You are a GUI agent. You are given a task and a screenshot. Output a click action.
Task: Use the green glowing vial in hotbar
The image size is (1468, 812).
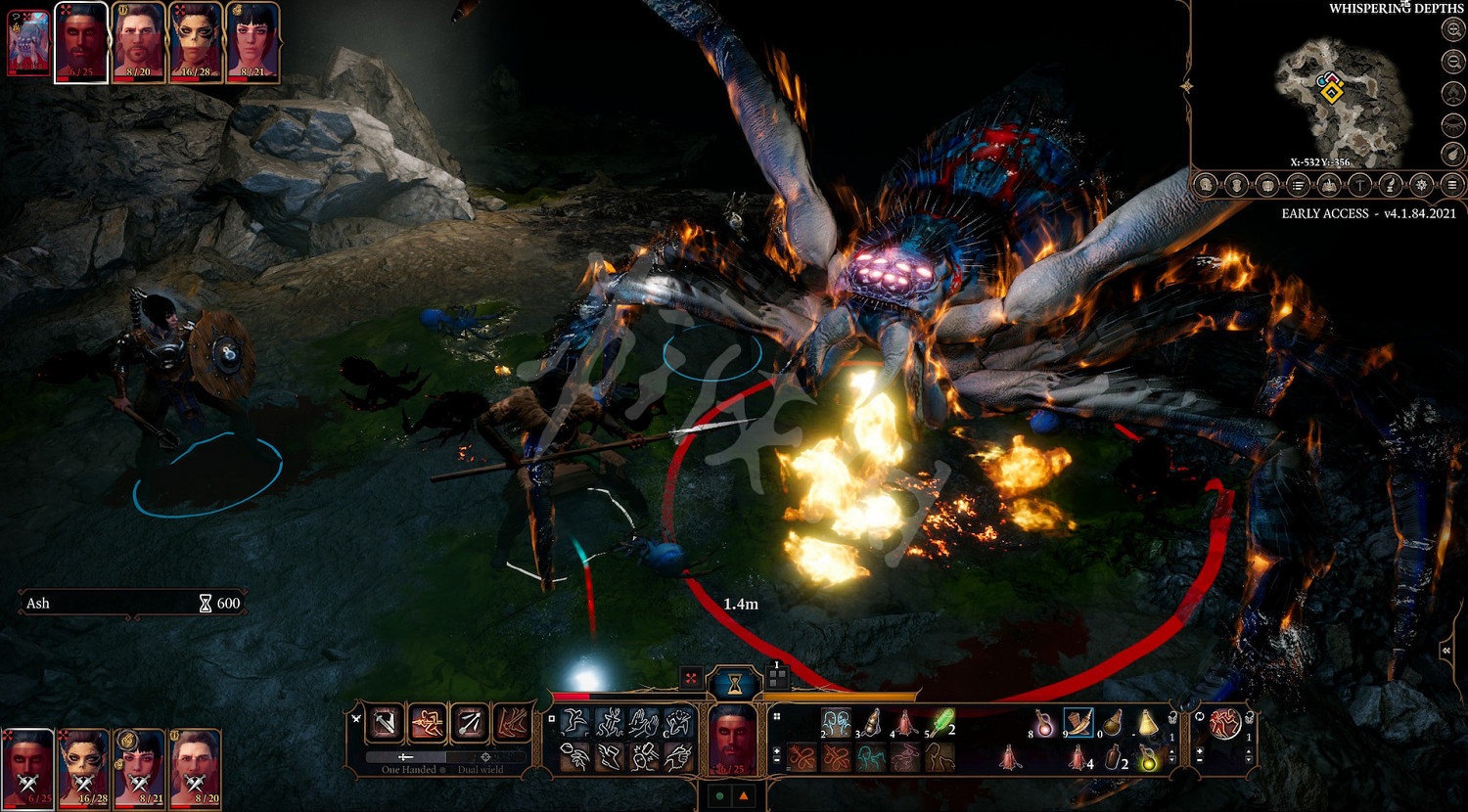(942, 724)
